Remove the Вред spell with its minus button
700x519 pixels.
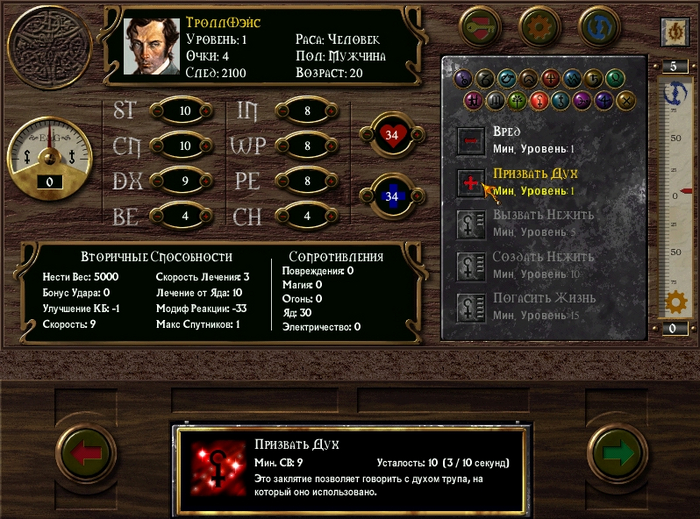(x=471, y=140)
